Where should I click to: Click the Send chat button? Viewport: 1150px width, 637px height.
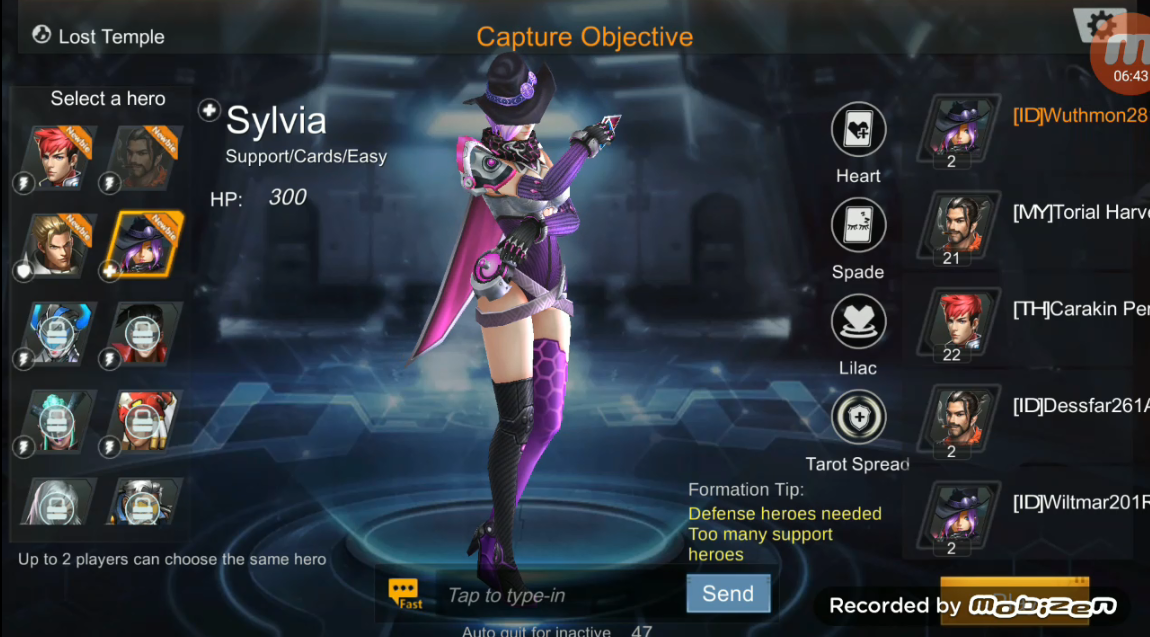tap(728, 593)
